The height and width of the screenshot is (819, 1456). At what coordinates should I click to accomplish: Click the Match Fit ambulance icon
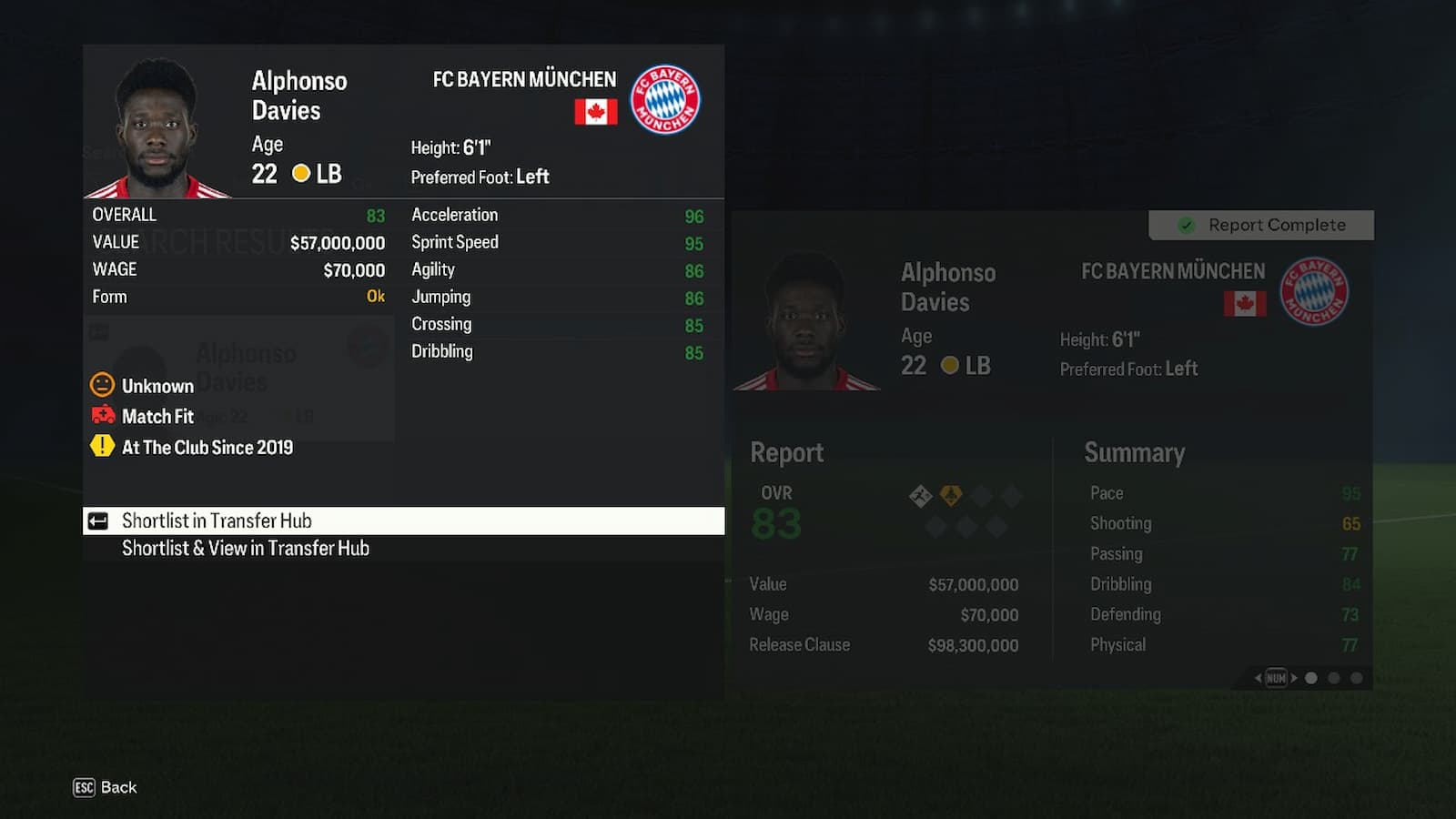[x=102, y=416]
